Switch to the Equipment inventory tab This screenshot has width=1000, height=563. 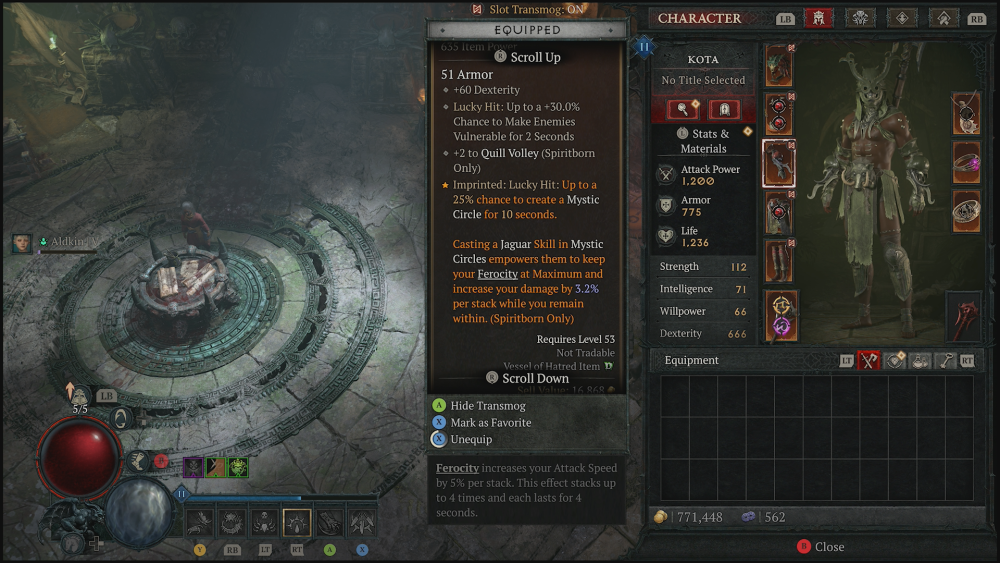tap(869, 361)
